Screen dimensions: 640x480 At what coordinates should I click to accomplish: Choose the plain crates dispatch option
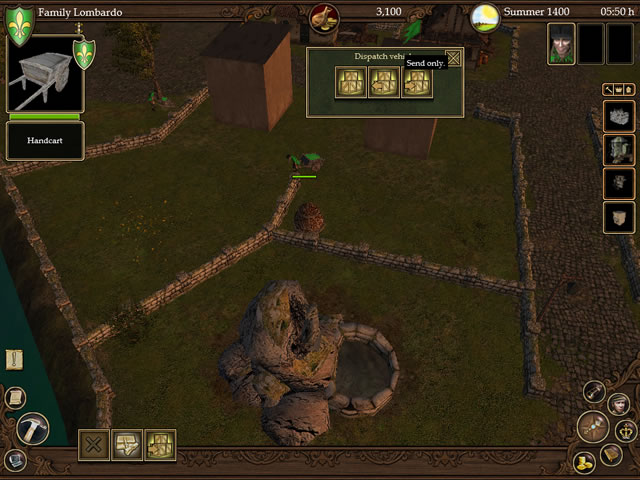click(351, 82)
